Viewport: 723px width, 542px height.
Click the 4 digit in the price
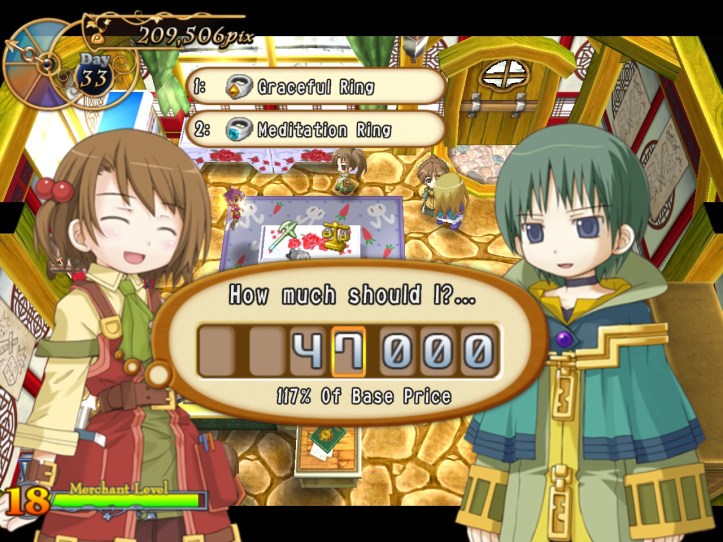coord(309,350)
